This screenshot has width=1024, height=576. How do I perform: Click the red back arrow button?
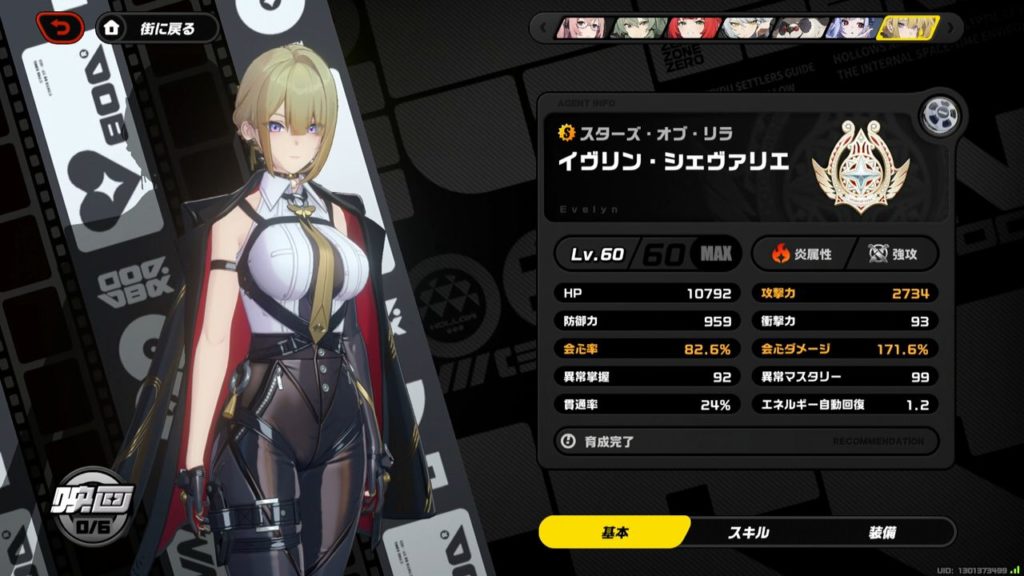coord(62,29)
